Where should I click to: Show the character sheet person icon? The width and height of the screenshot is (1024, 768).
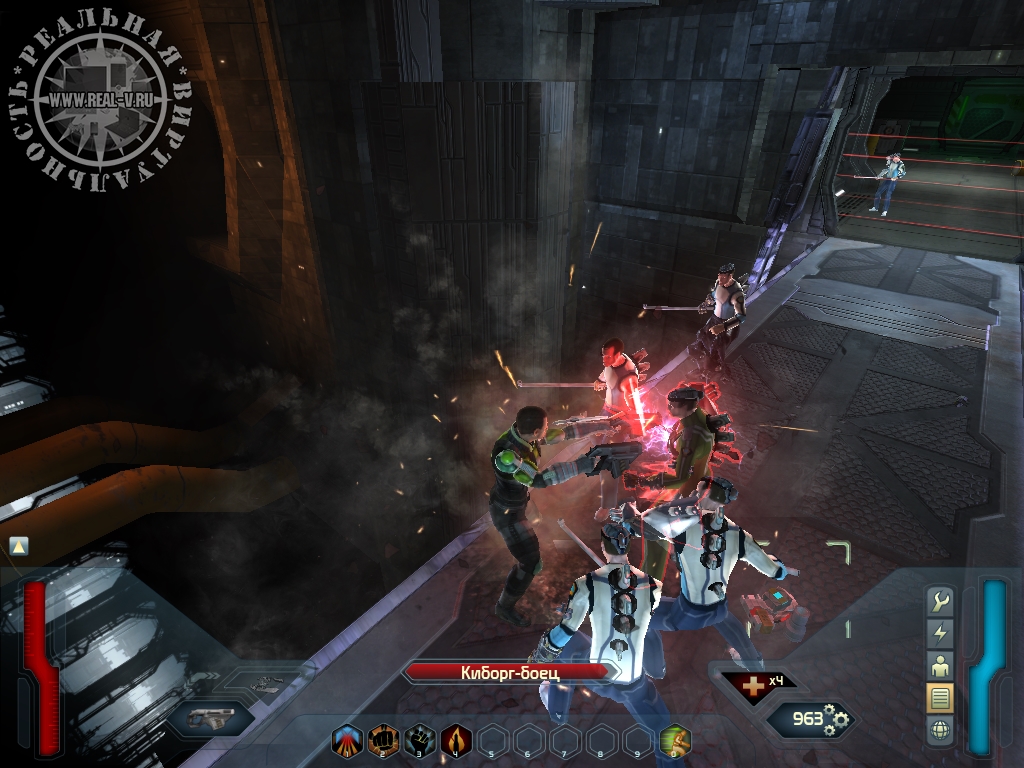click(940, 665)
